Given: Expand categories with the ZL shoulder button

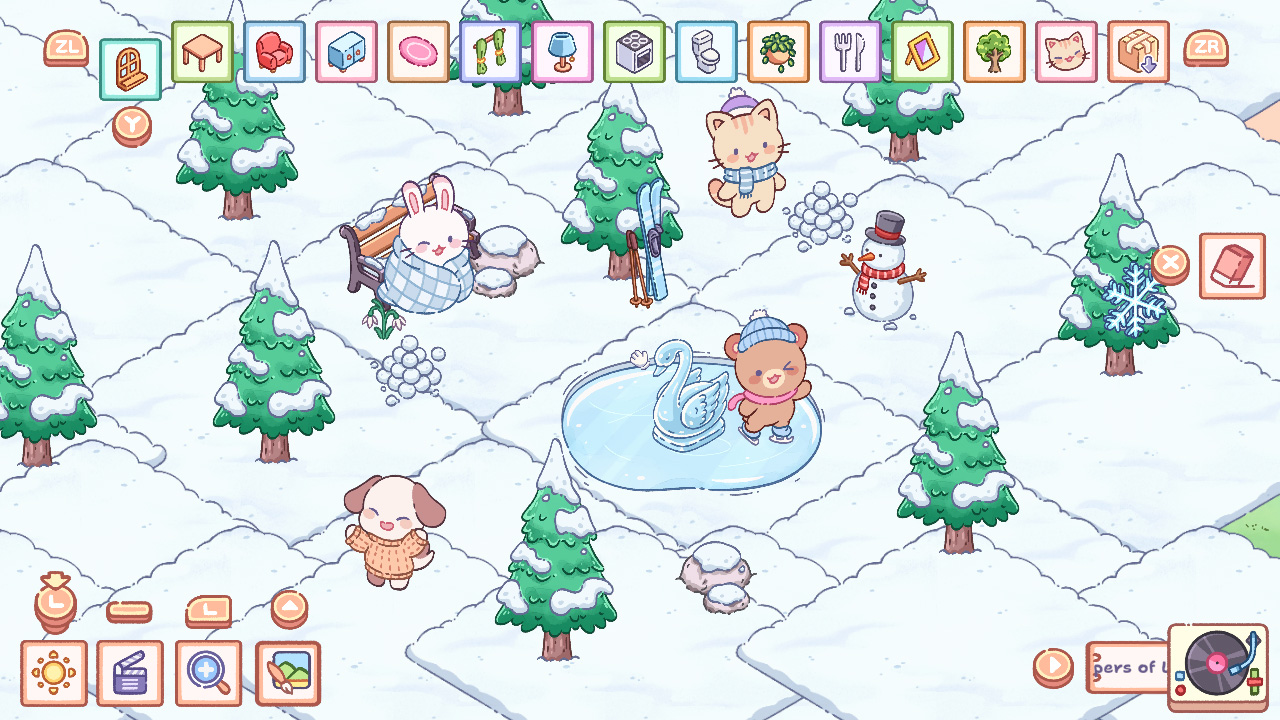Looking at the screenshot, I should (66, 47).
